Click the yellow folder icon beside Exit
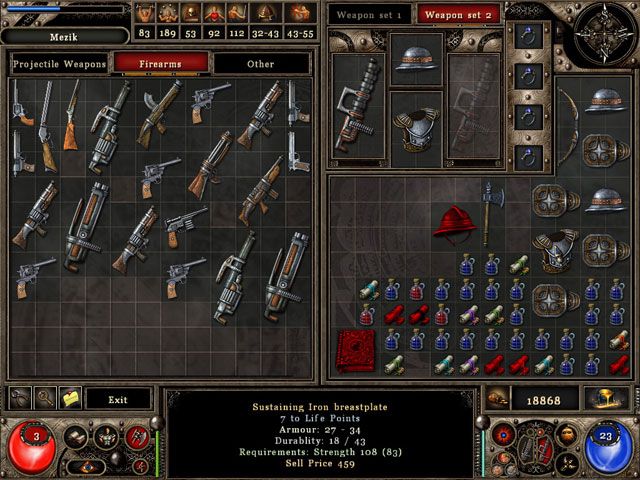The image size is (640, 480). pyautogui.click(x=70, y=398)
